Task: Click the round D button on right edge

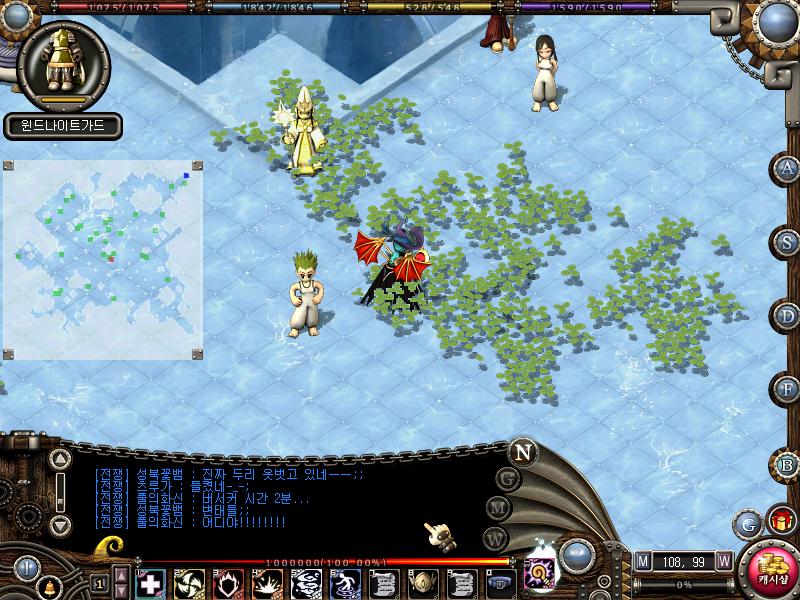Action: 788,316
